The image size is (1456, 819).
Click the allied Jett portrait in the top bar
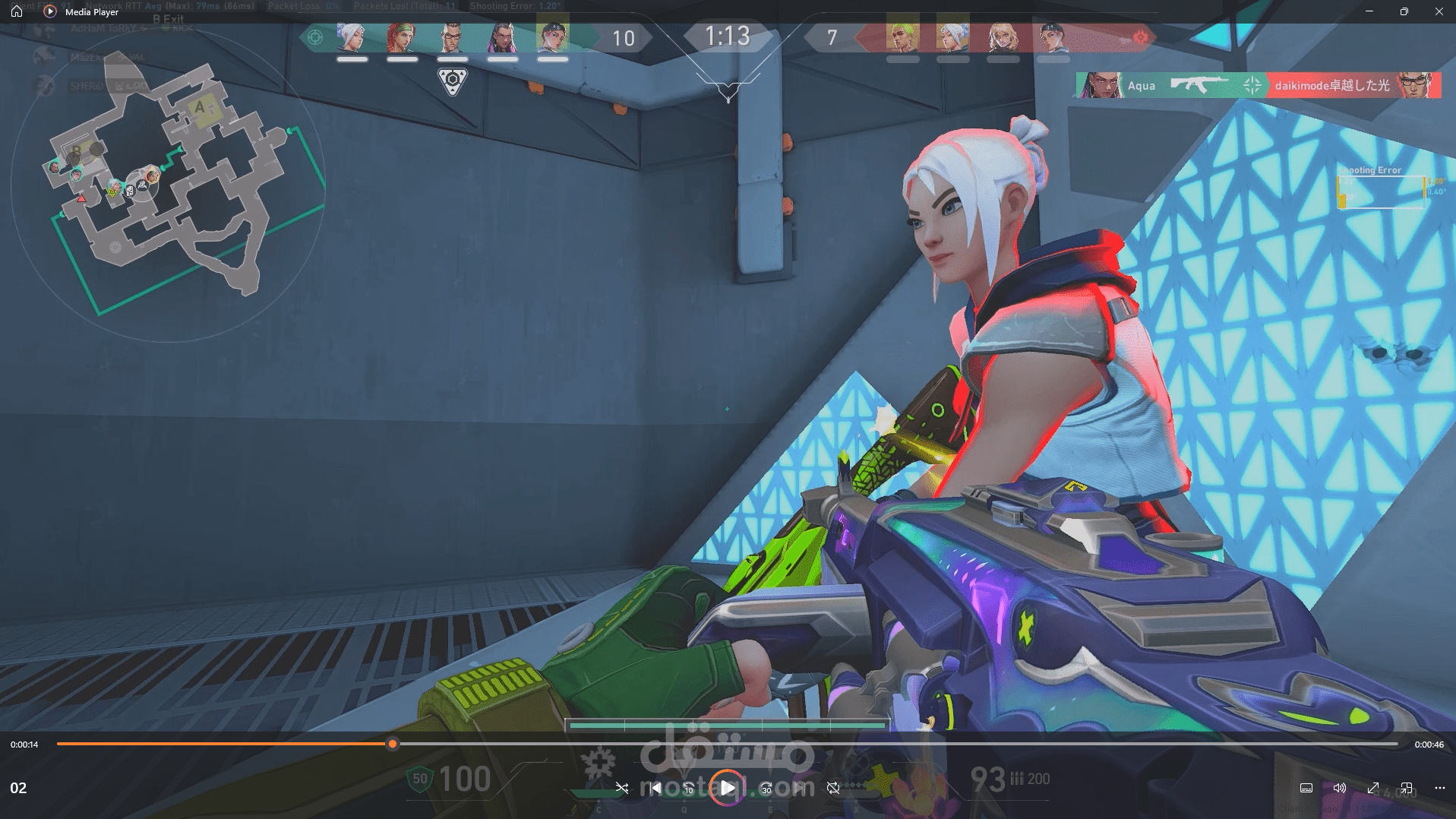coord(352,37)
